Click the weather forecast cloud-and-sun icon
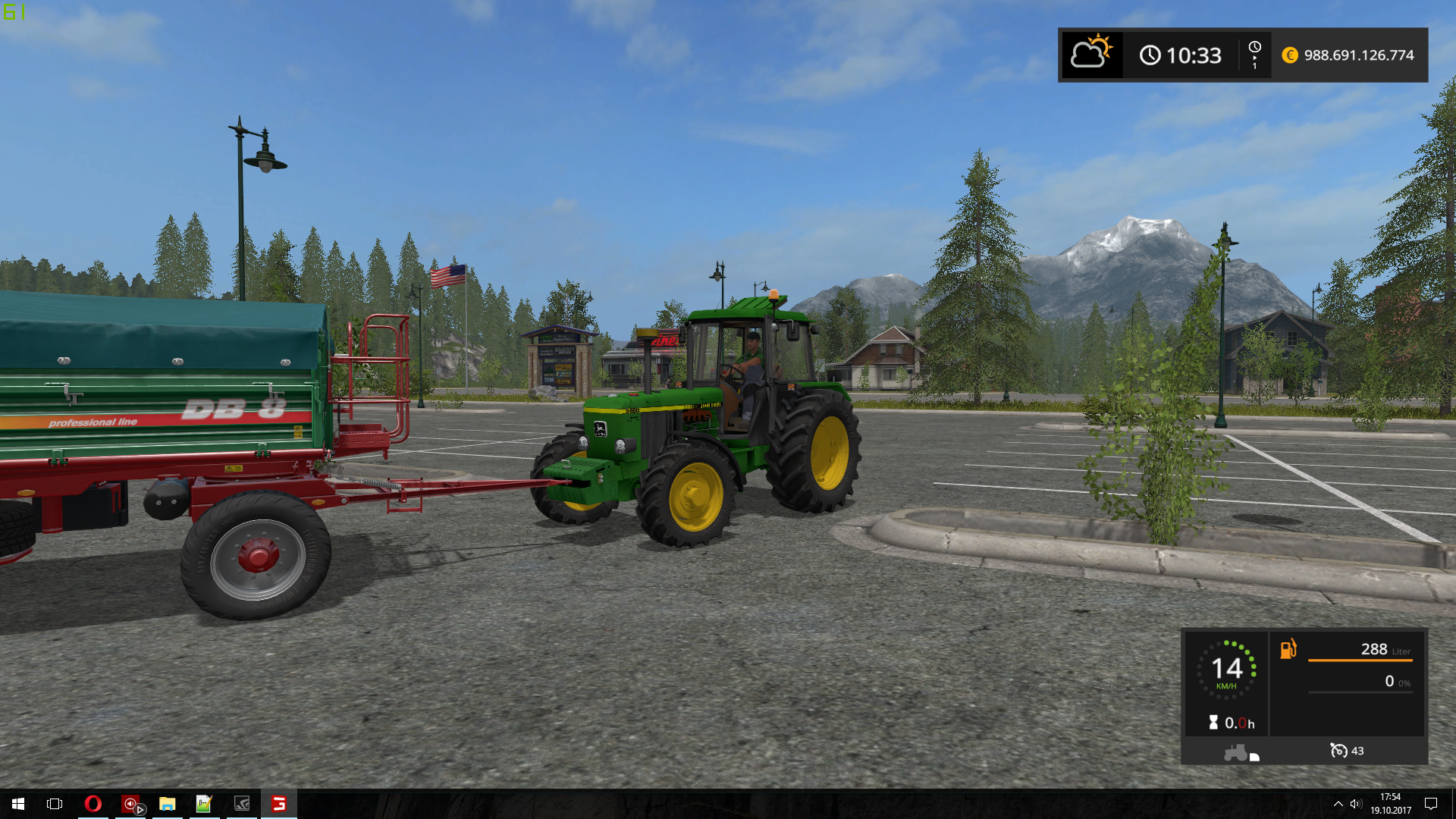Screen dimensions: 1456x819 pyautogui.click(x=1090, y=54)
